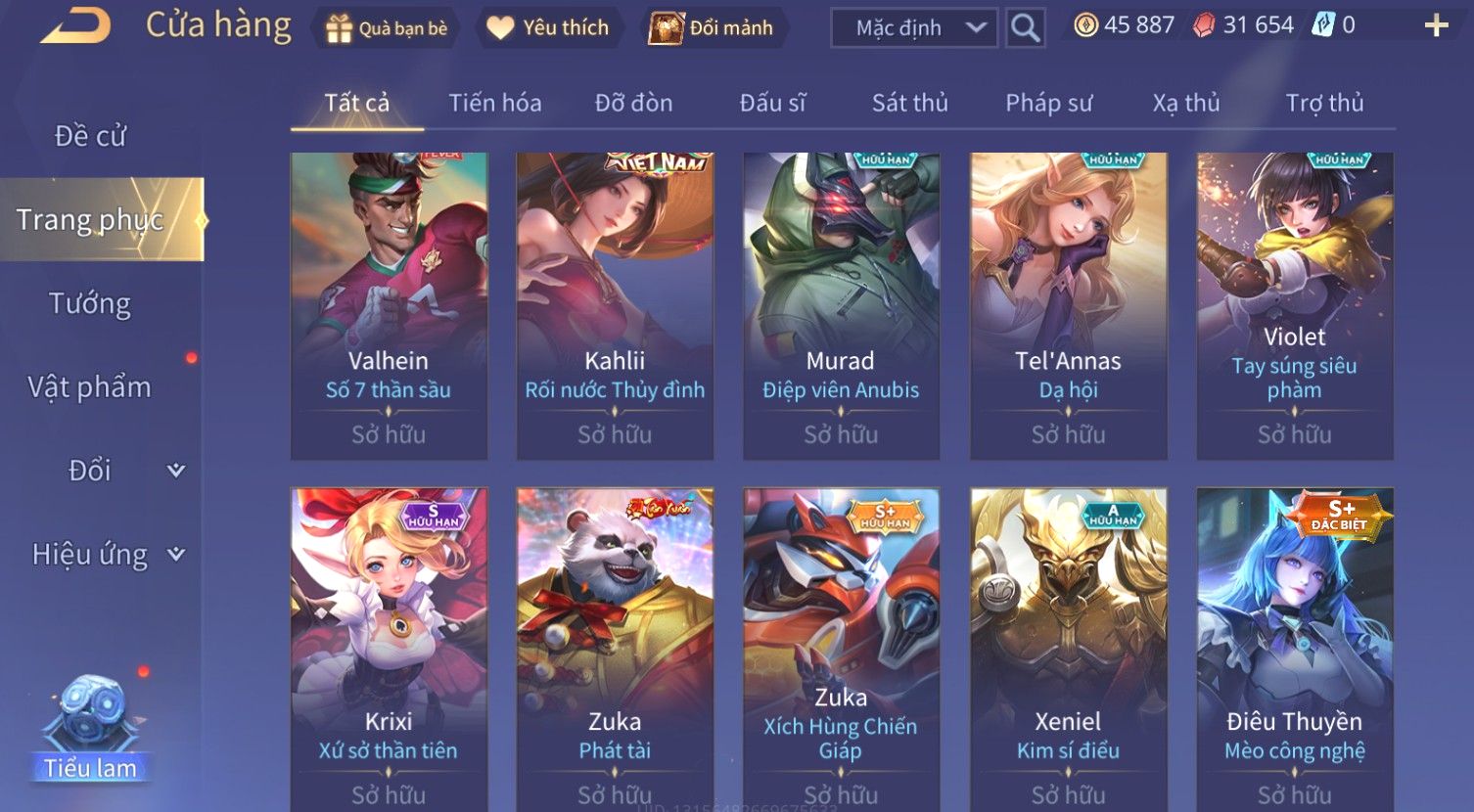The height and width of the screenshot is (812, 1474).
Task: Open the Đề cử menu section
Action: [90, 136]
